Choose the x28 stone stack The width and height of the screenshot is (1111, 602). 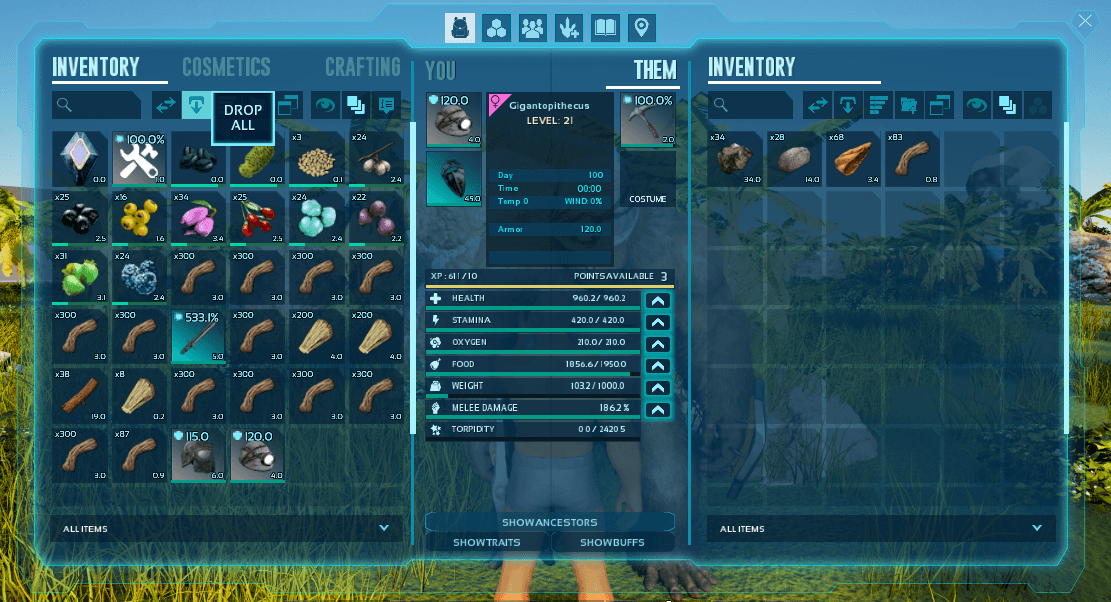click(x=795, y=158)
